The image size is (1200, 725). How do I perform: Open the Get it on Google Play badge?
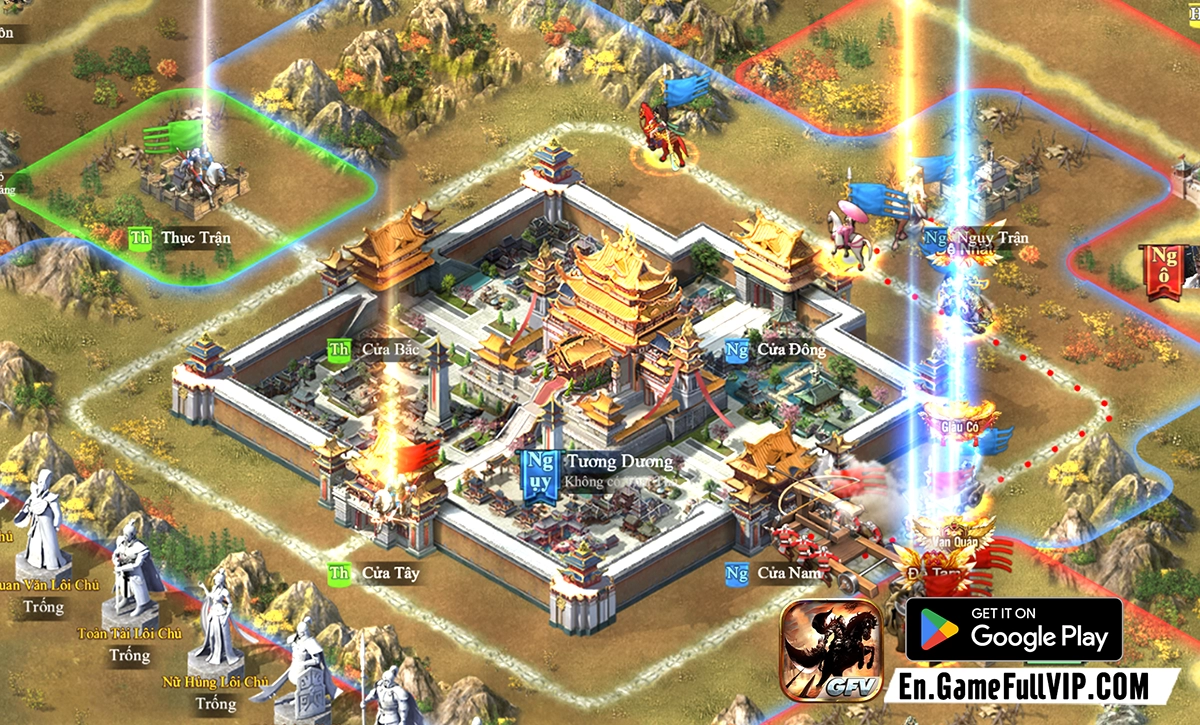pos(1014,630)
